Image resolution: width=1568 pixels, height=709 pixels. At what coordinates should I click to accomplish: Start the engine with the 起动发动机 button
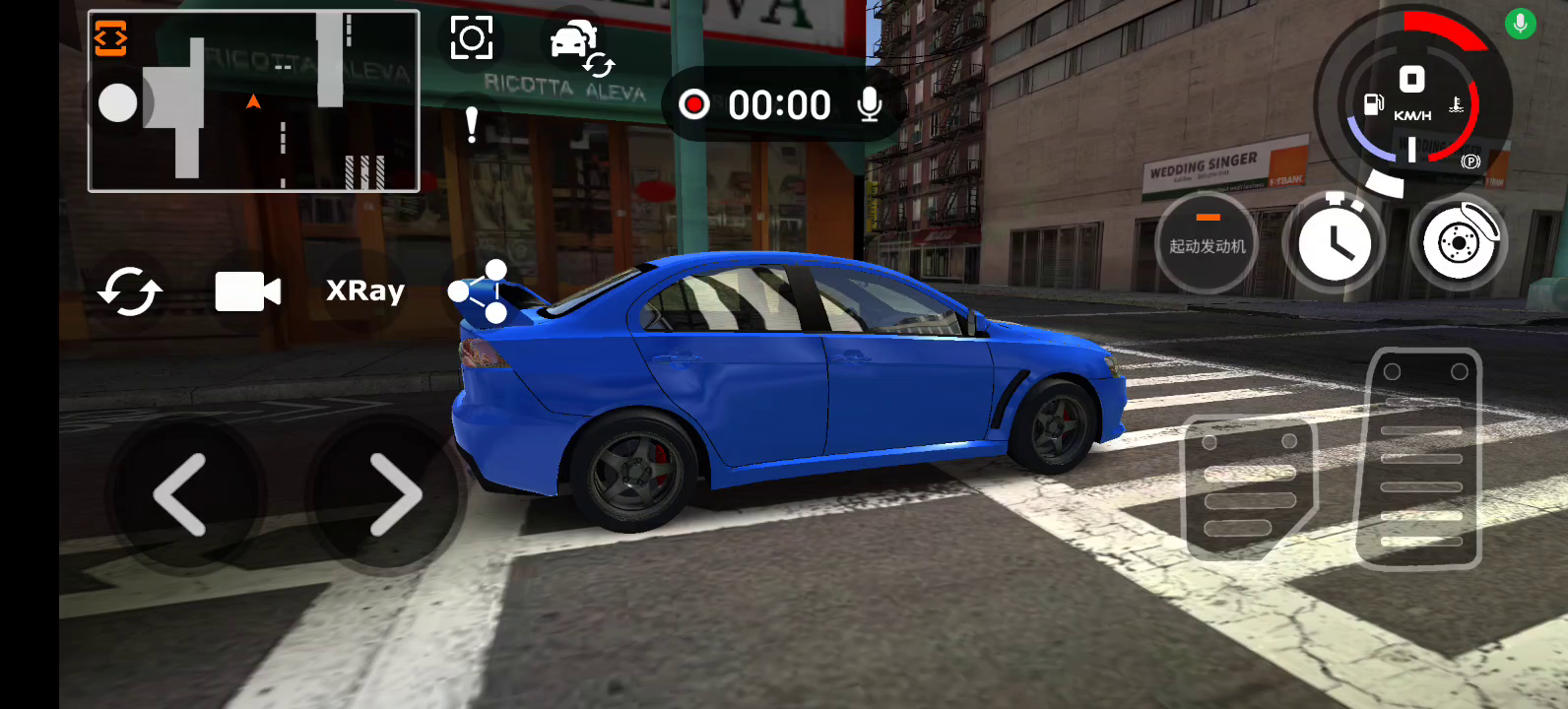pos(1207,243)
